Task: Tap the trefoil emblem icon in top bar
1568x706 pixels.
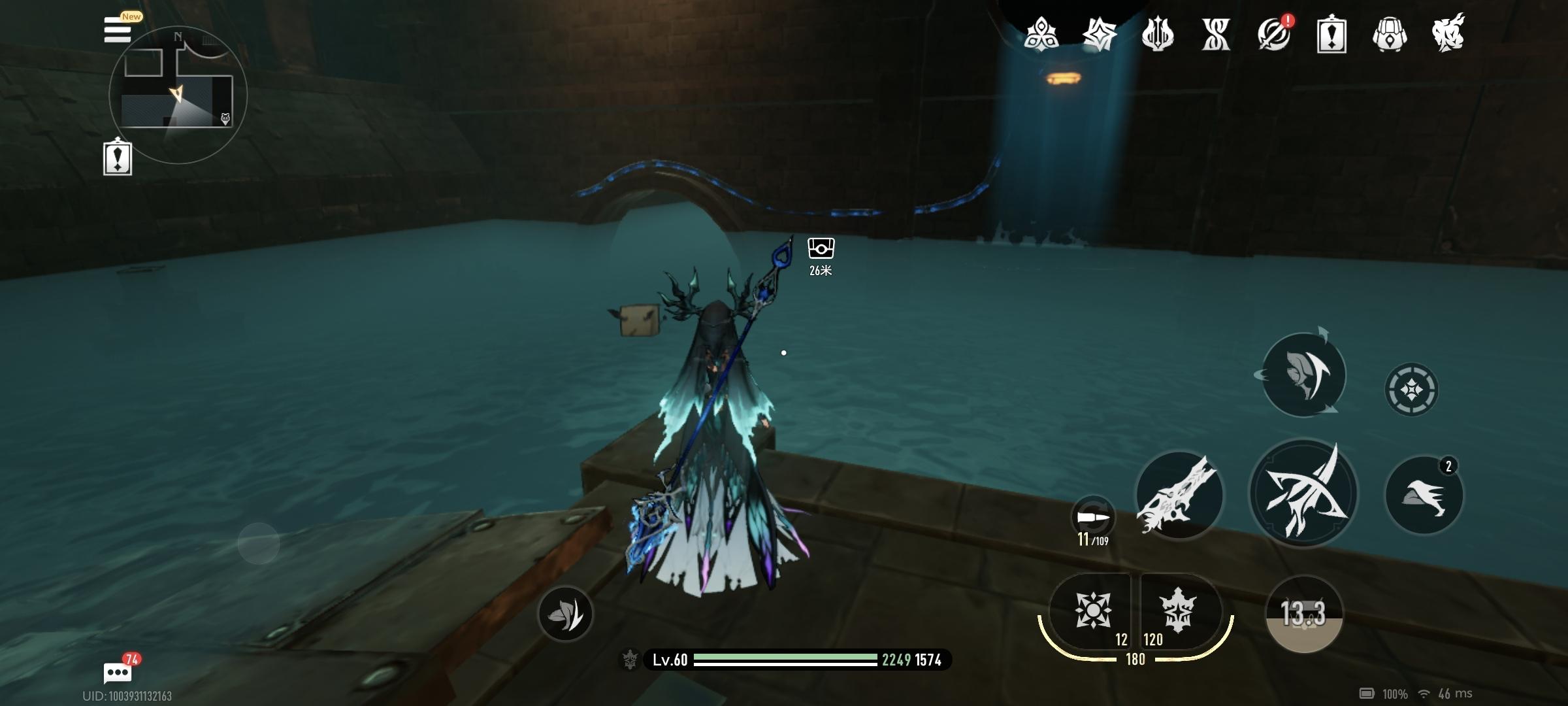Action: click(1041, 34)
